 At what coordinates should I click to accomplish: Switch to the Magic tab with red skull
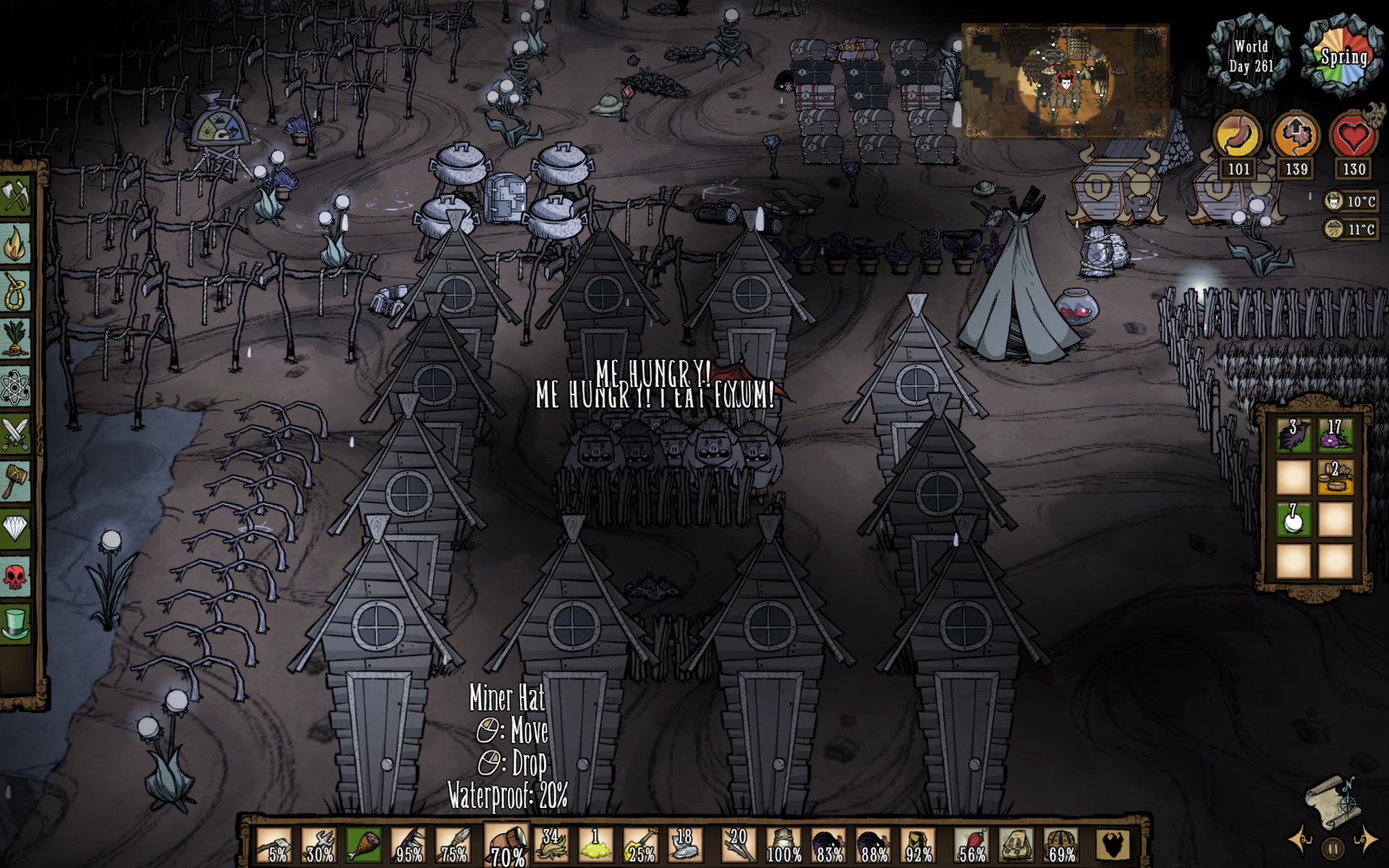[15, 576]
